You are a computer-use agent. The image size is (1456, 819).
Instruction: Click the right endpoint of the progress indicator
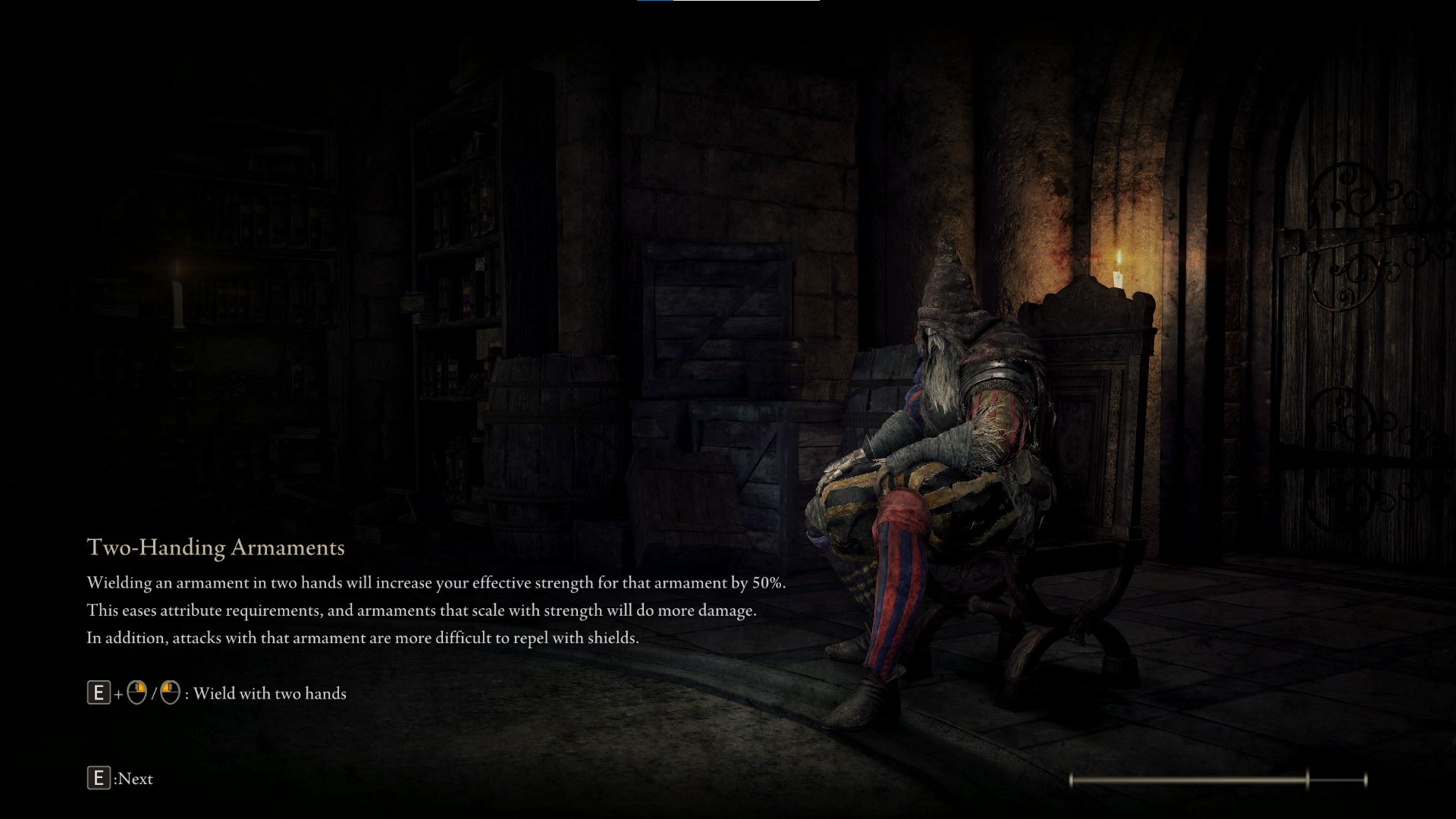[x=1365, y=779]
